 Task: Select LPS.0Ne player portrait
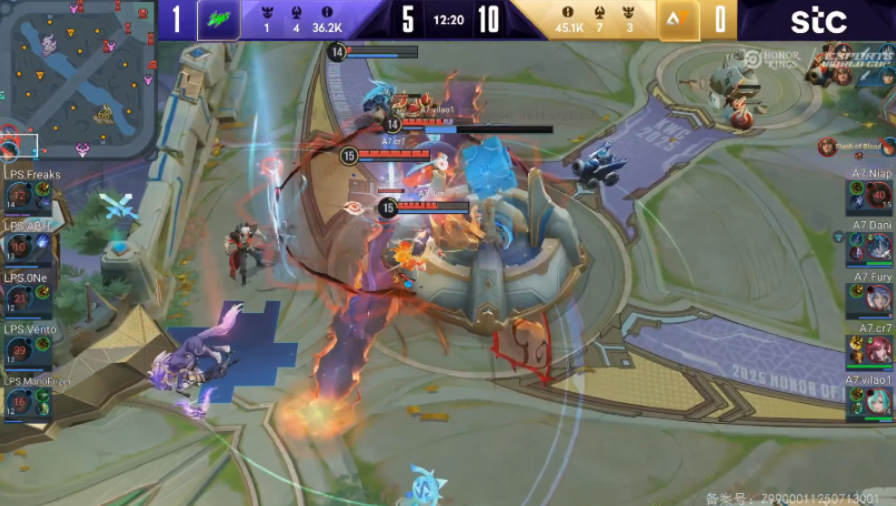pyautogui.click(x=19, y=298)
